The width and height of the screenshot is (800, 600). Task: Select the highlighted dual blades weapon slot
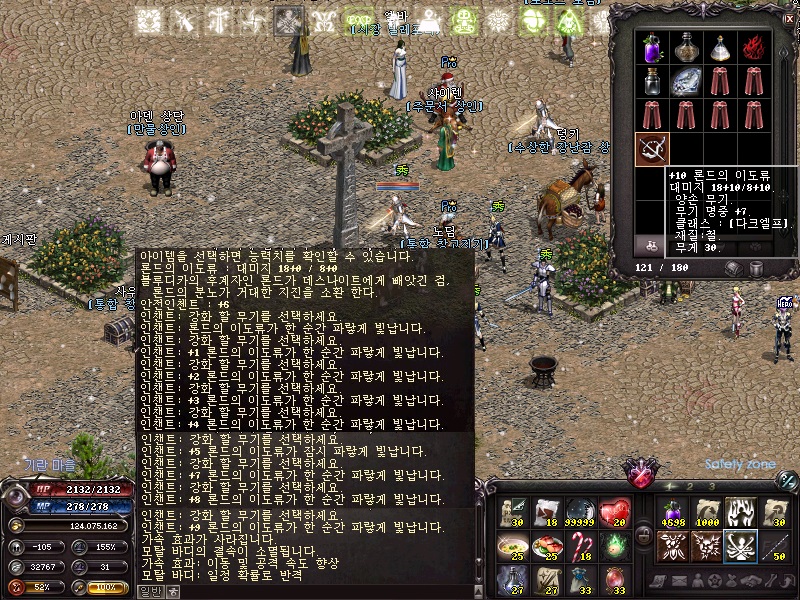(652, 147)
